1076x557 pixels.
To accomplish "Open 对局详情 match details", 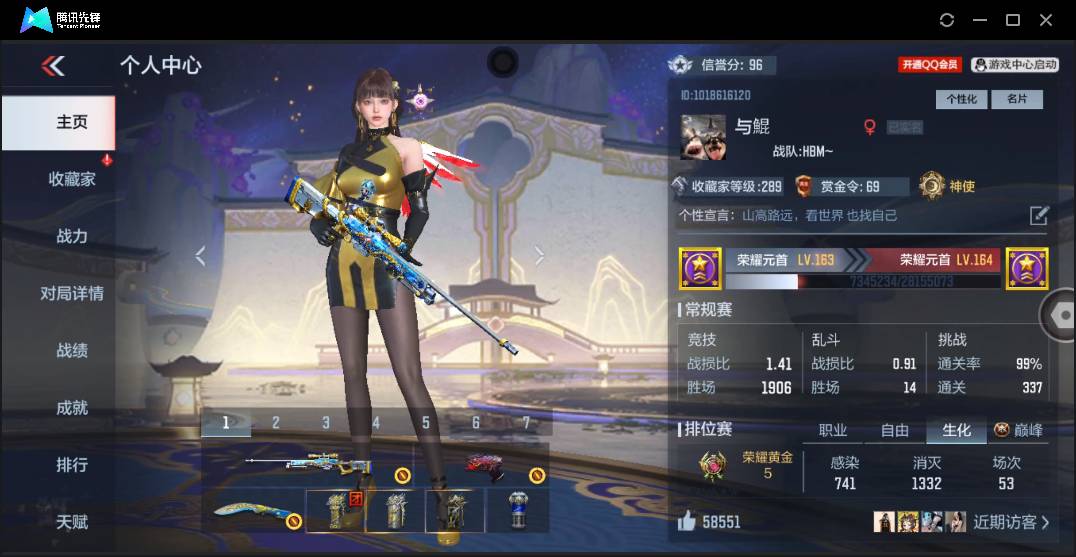I will pos(72,293).
